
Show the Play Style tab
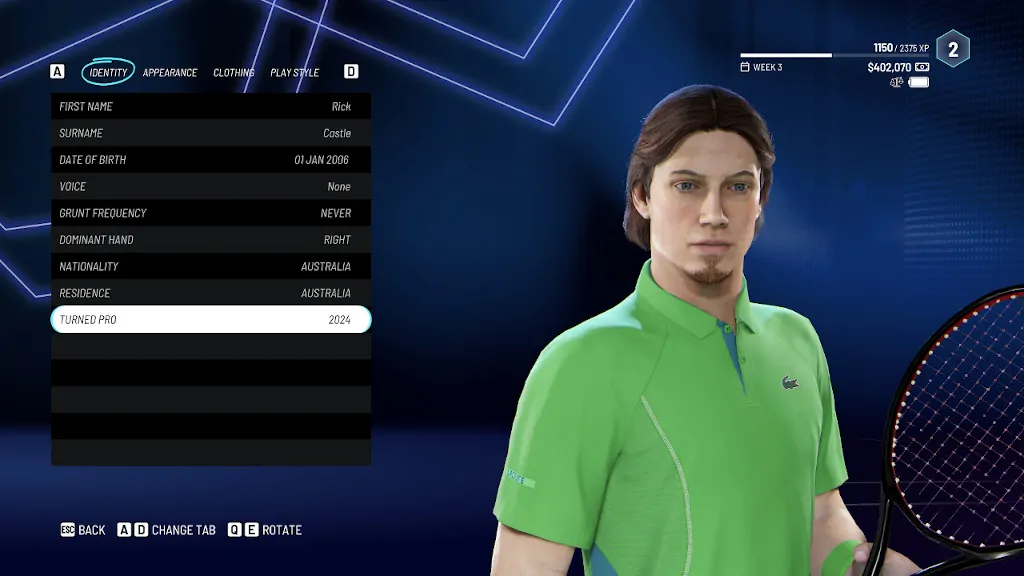point(295,73)
